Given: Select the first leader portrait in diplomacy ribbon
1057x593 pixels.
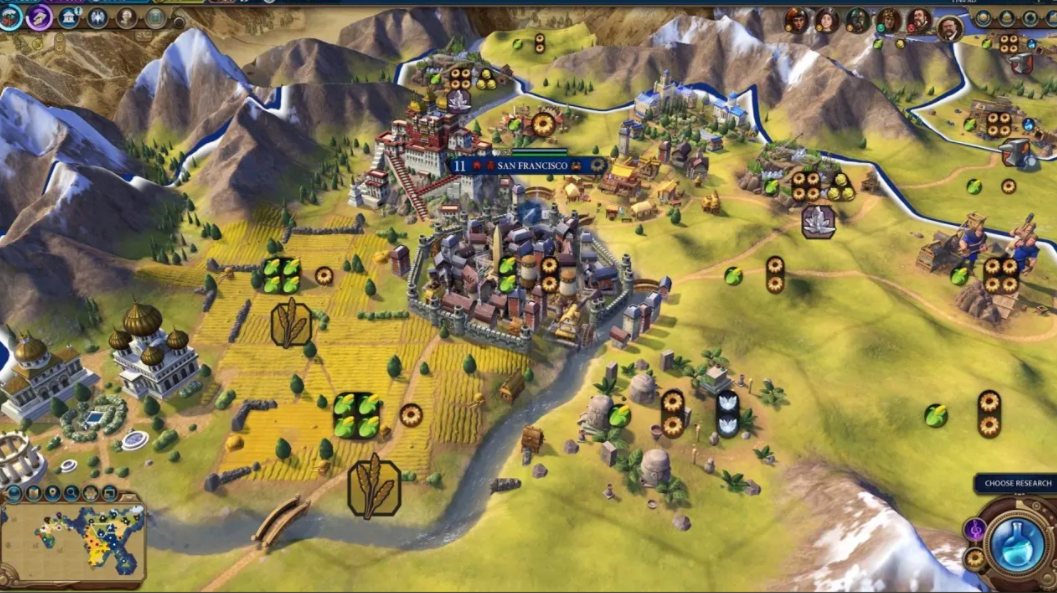Looking at the screenshot, I should pyautogui.click(x=796, y=19).
